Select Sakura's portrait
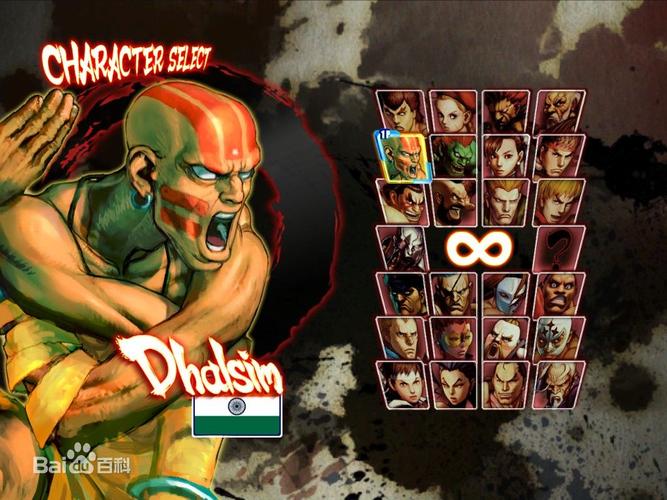 pyautogui.click(x=400, y=384)
